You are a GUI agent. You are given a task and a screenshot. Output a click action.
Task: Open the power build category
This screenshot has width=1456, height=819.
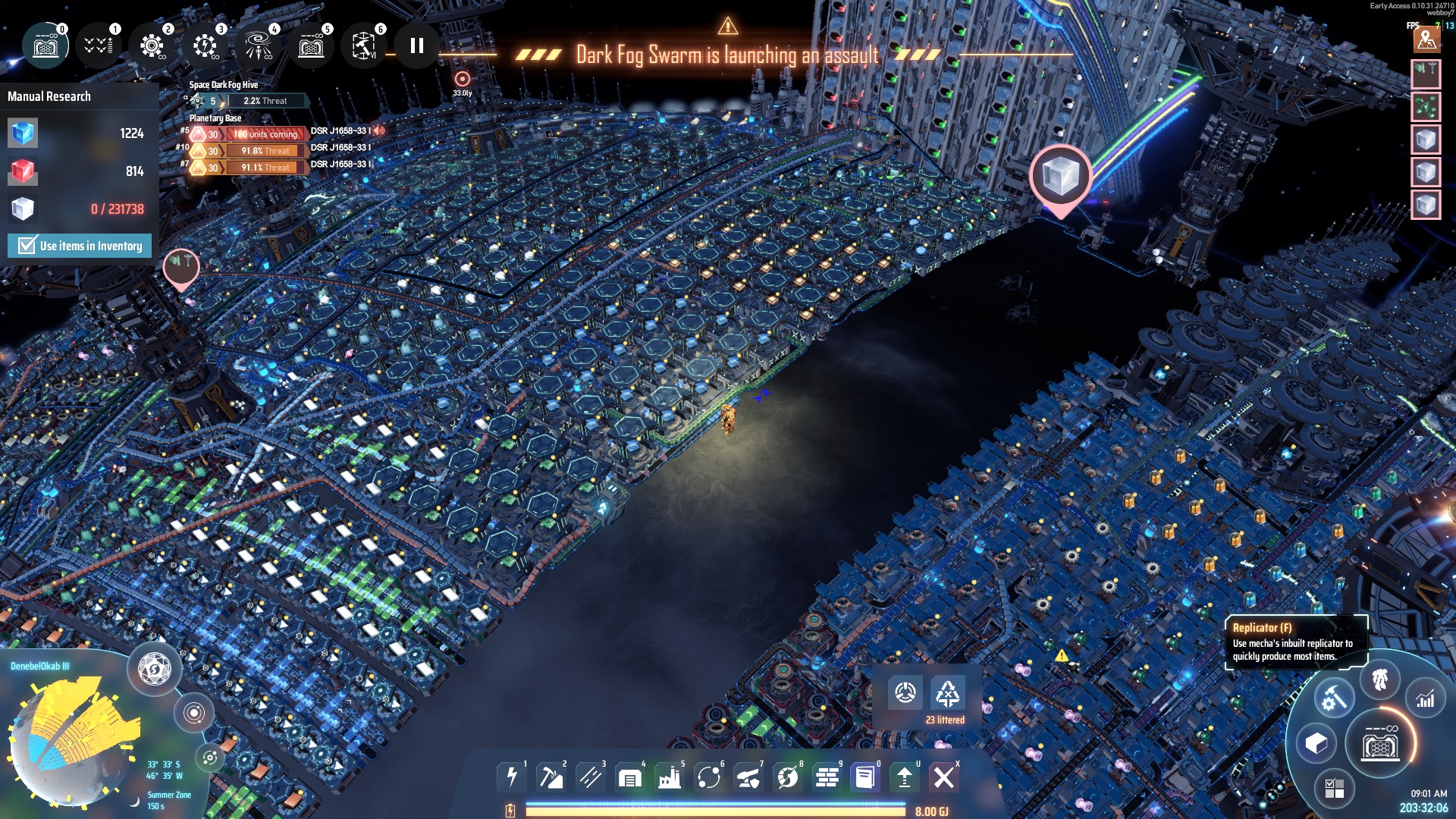(x=512, y=777)
